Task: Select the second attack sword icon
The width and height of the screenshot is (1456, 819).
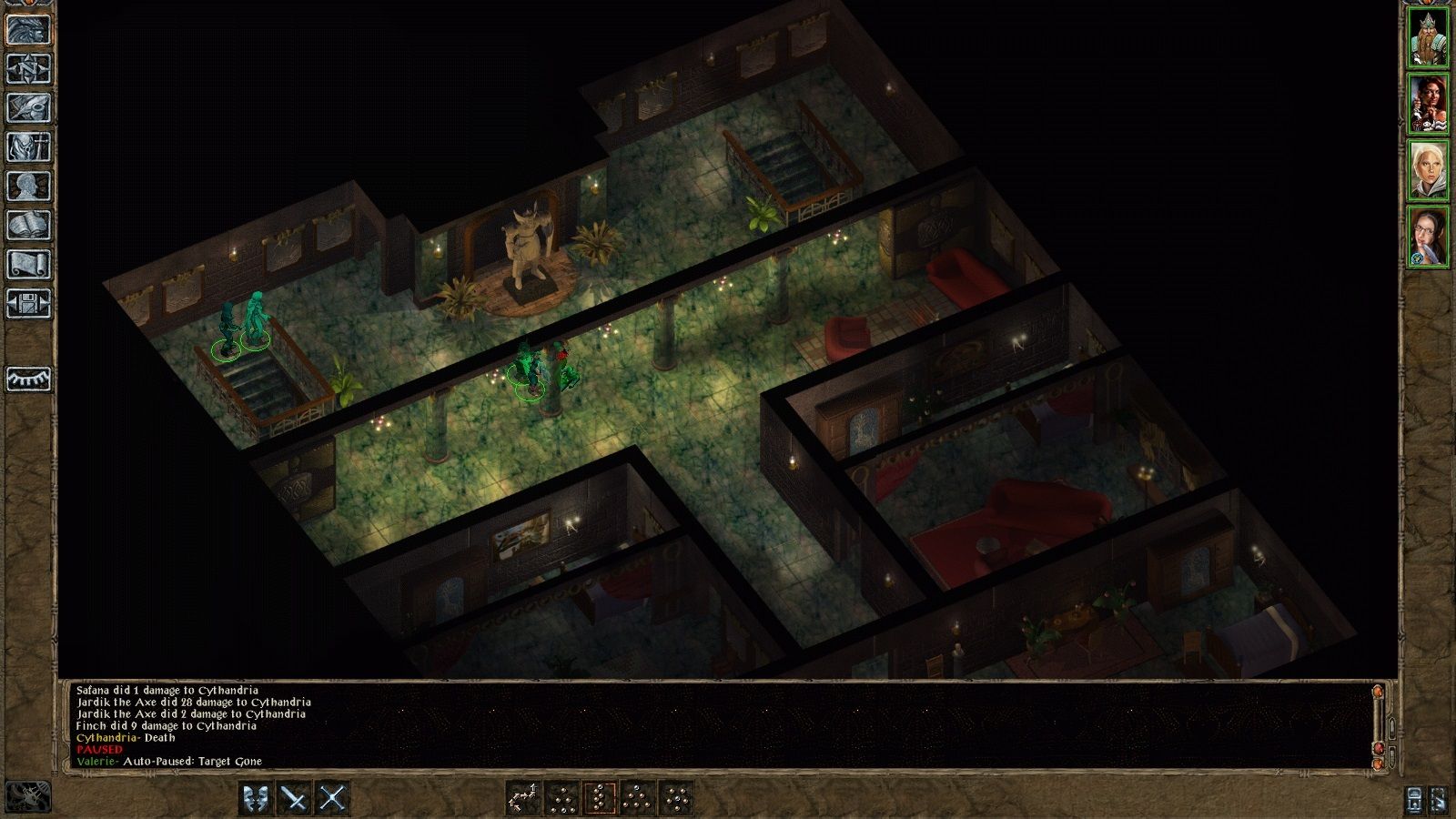Action: click(331, 798)
